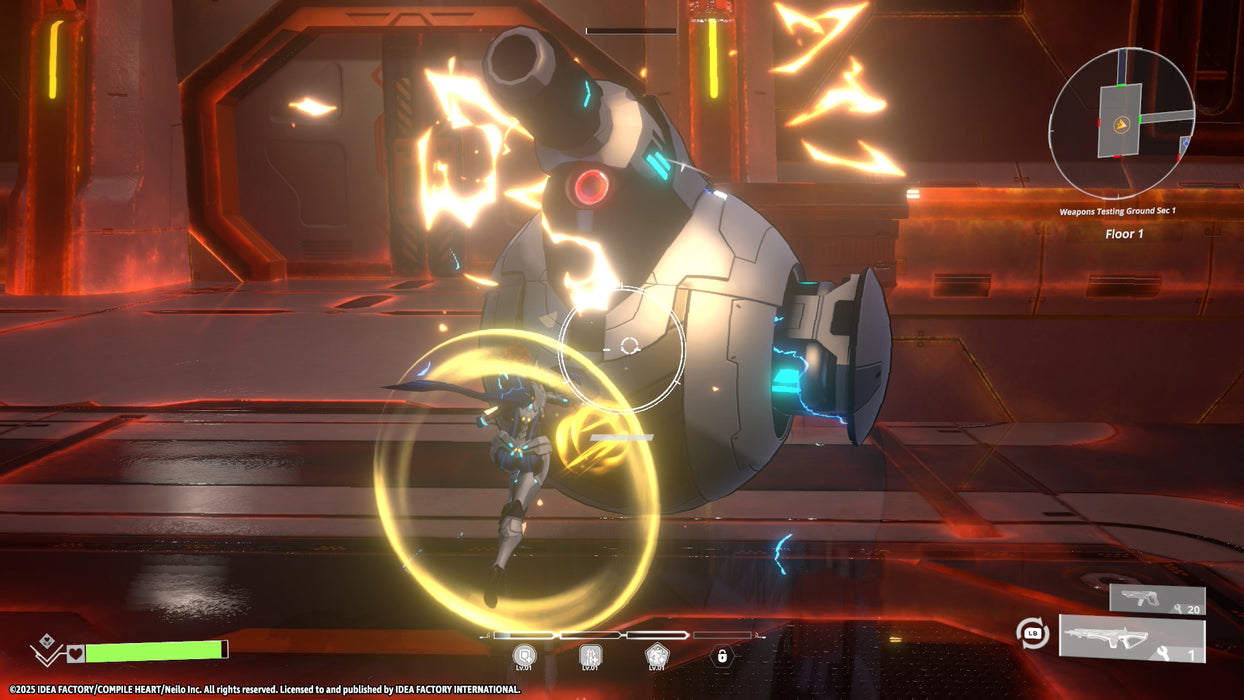This screenshot has height=700, width=1244.
Task: Open the circular minimap
Action: point(1121,123)
